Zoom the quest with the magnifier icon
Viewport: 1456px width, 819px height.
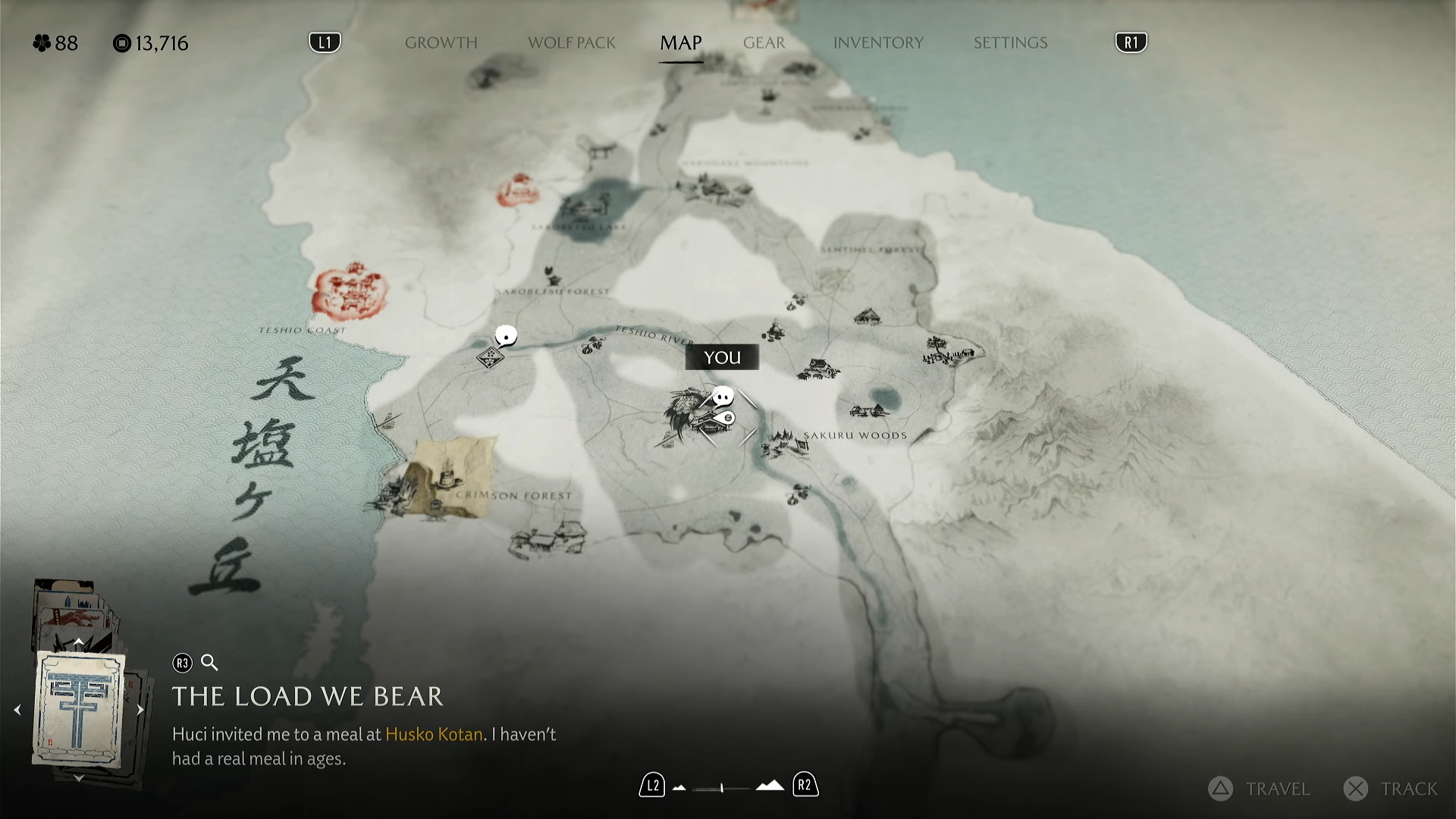tap(210, 663)
